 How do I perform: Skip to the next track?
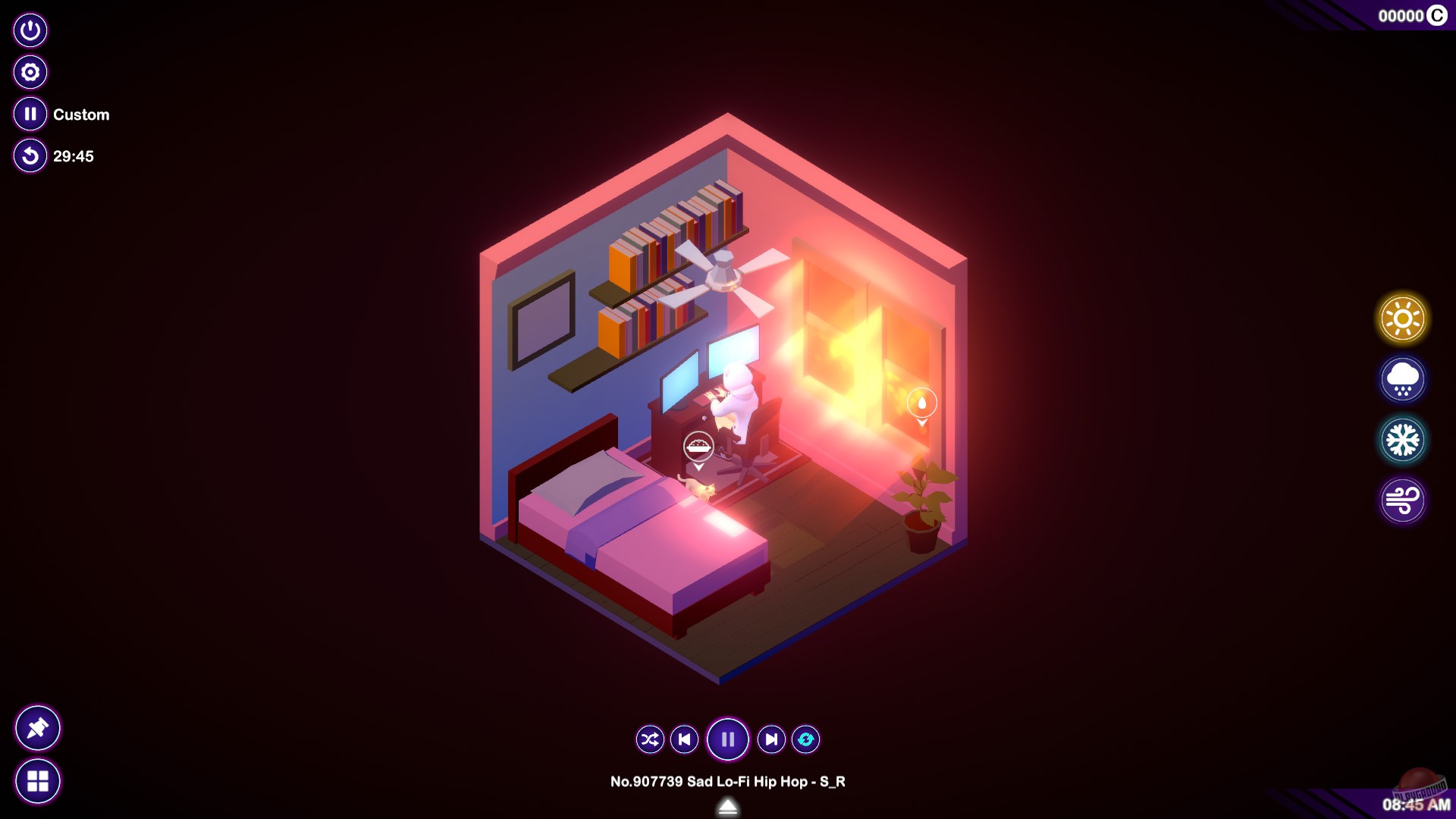(x=770, y=739)
